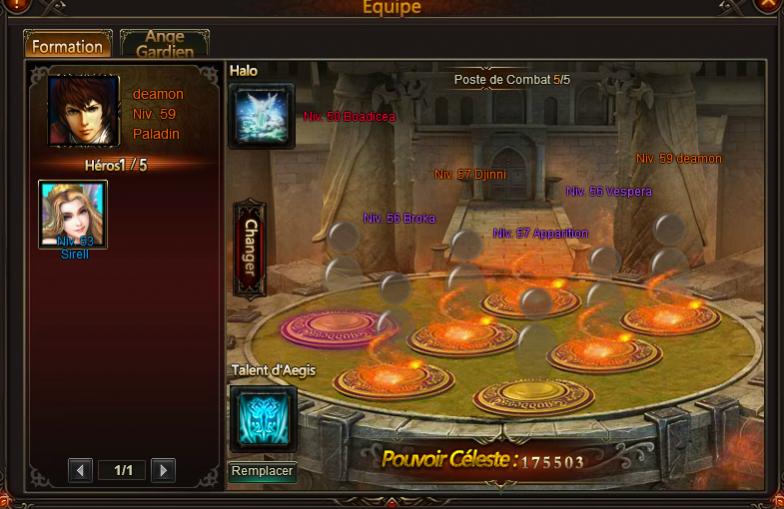Click the Remplacer button
Image resolution: width=784 pixels, height=509 pixels.
(262, 470)
